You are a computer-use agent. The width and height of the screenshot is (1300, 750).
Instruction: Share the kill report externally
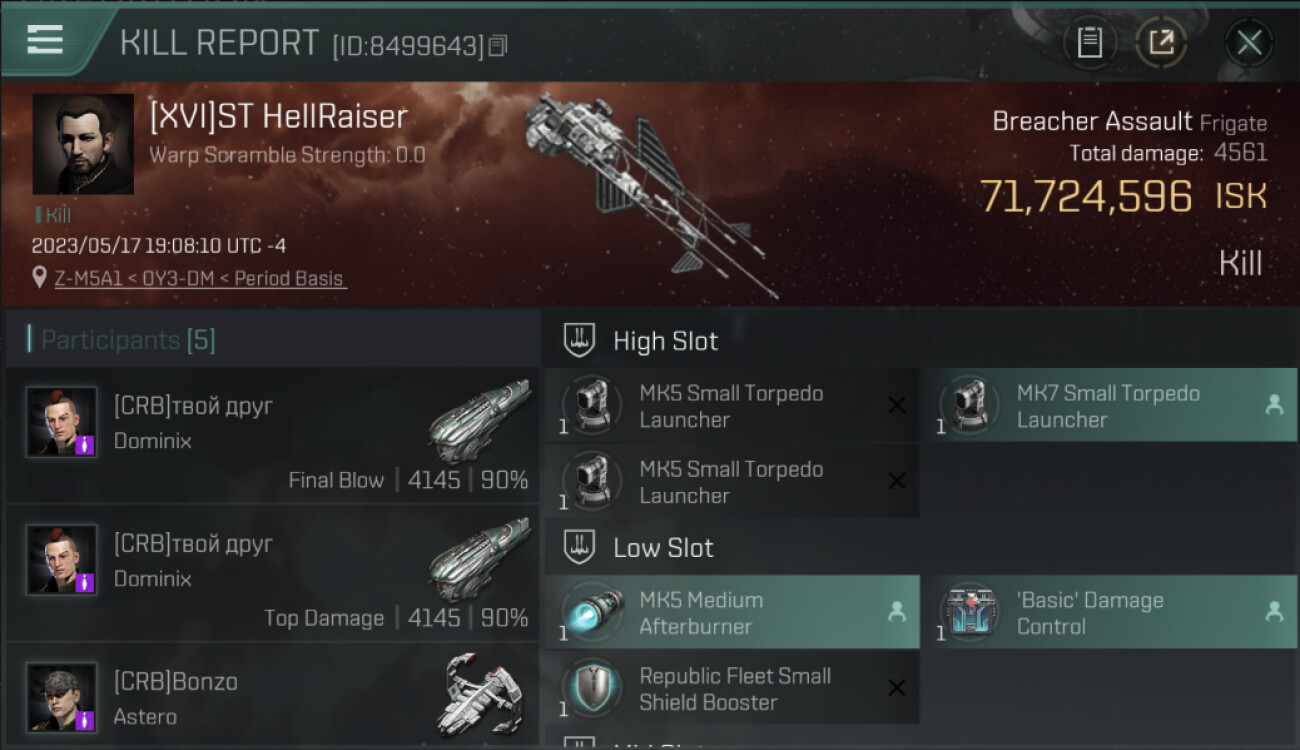coord(1161,43)
